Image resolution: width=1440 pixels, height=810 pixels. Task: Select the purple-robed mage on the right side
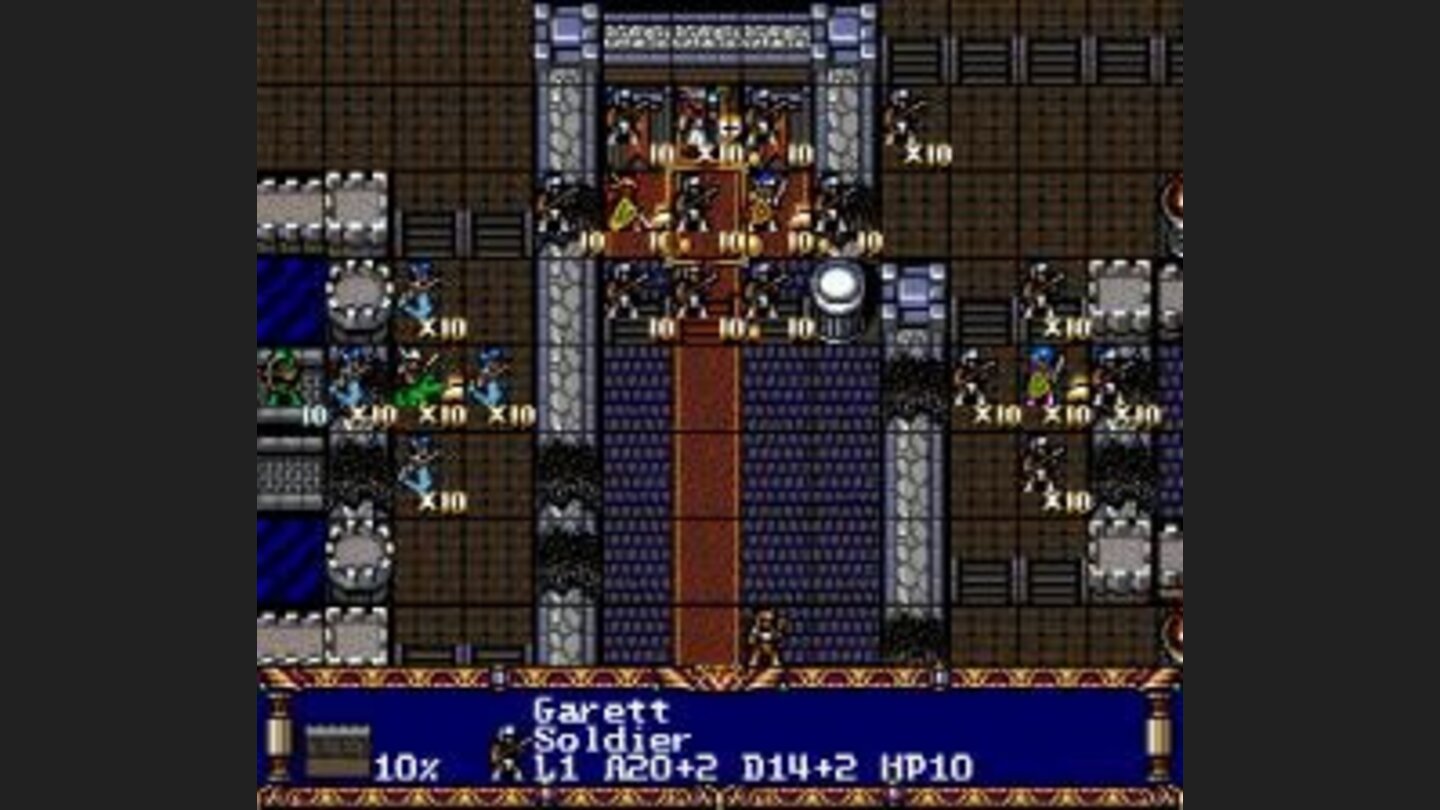[x=1040, y=380]
